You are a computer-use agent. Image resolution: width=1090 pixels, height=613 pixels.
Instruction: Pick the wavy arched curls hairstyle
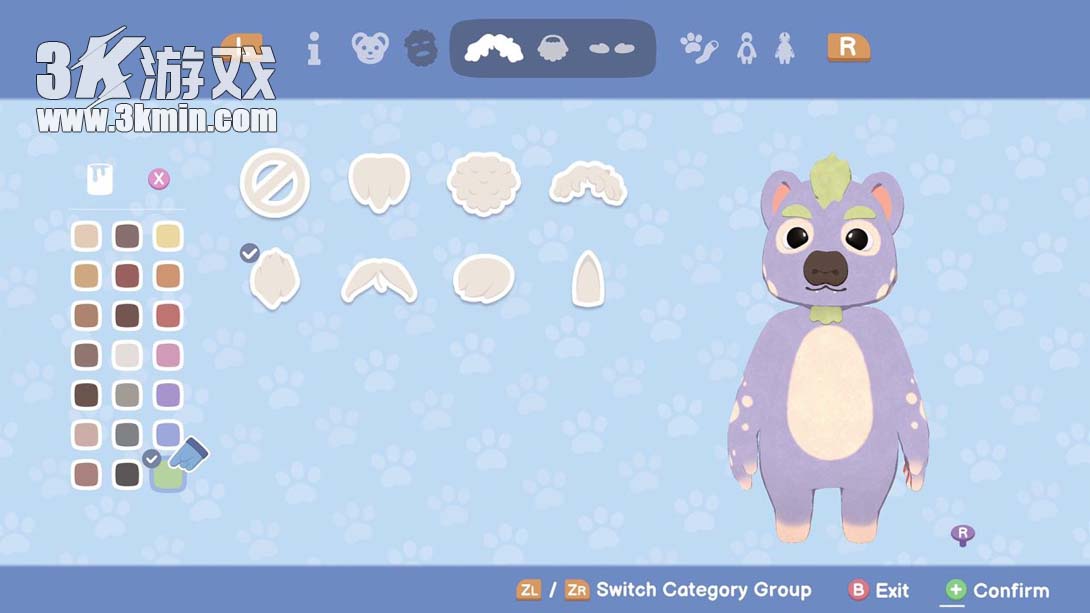pyautogui.click(x=588, y=183)
